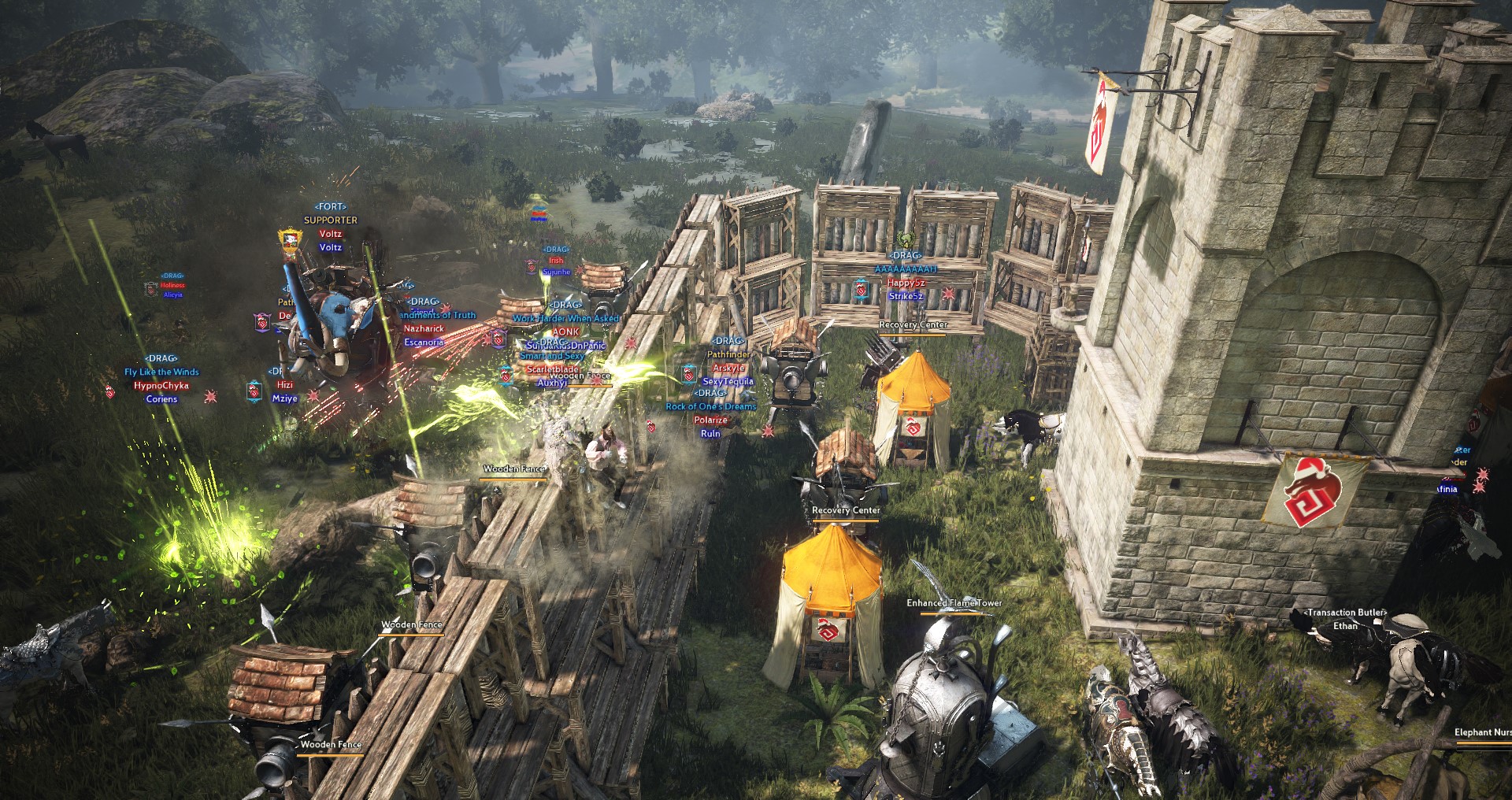Click the orange health bar below Auxhyi
The height and width of the screenshot is (800, 1512).
coord(589,385)
